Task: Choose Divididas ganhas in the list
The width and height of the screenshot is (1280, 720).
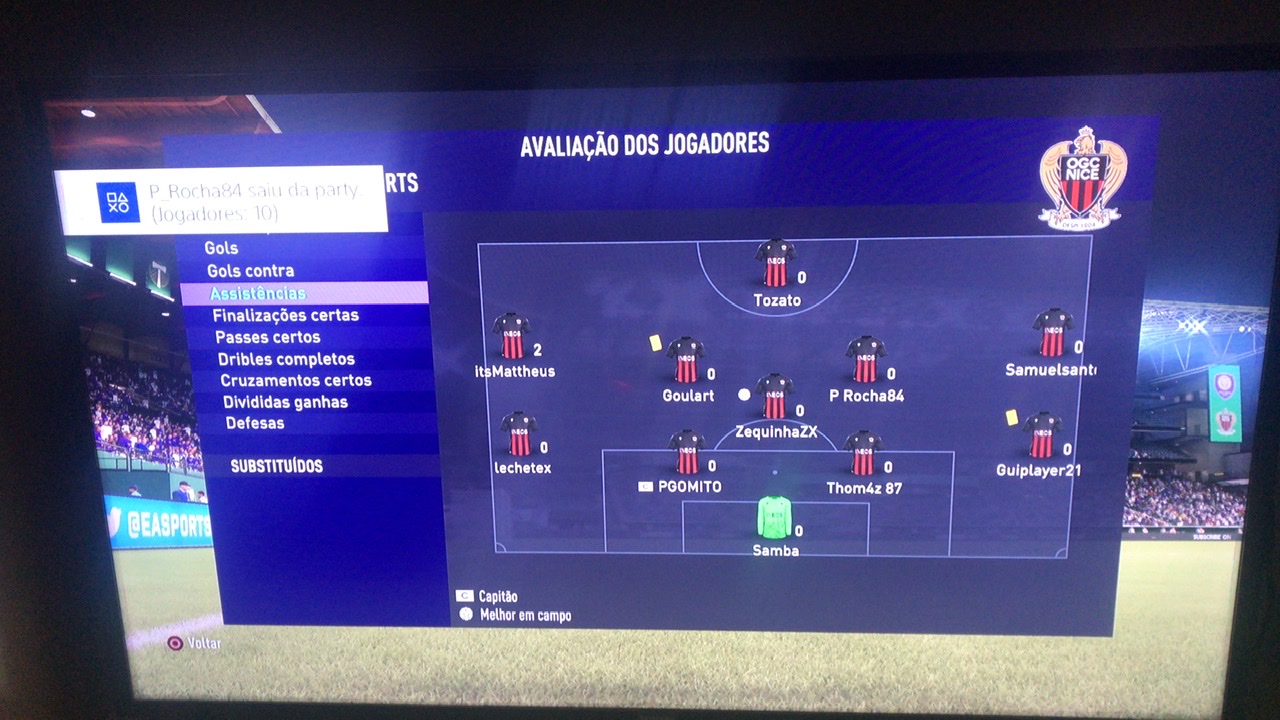Action: 285,402
